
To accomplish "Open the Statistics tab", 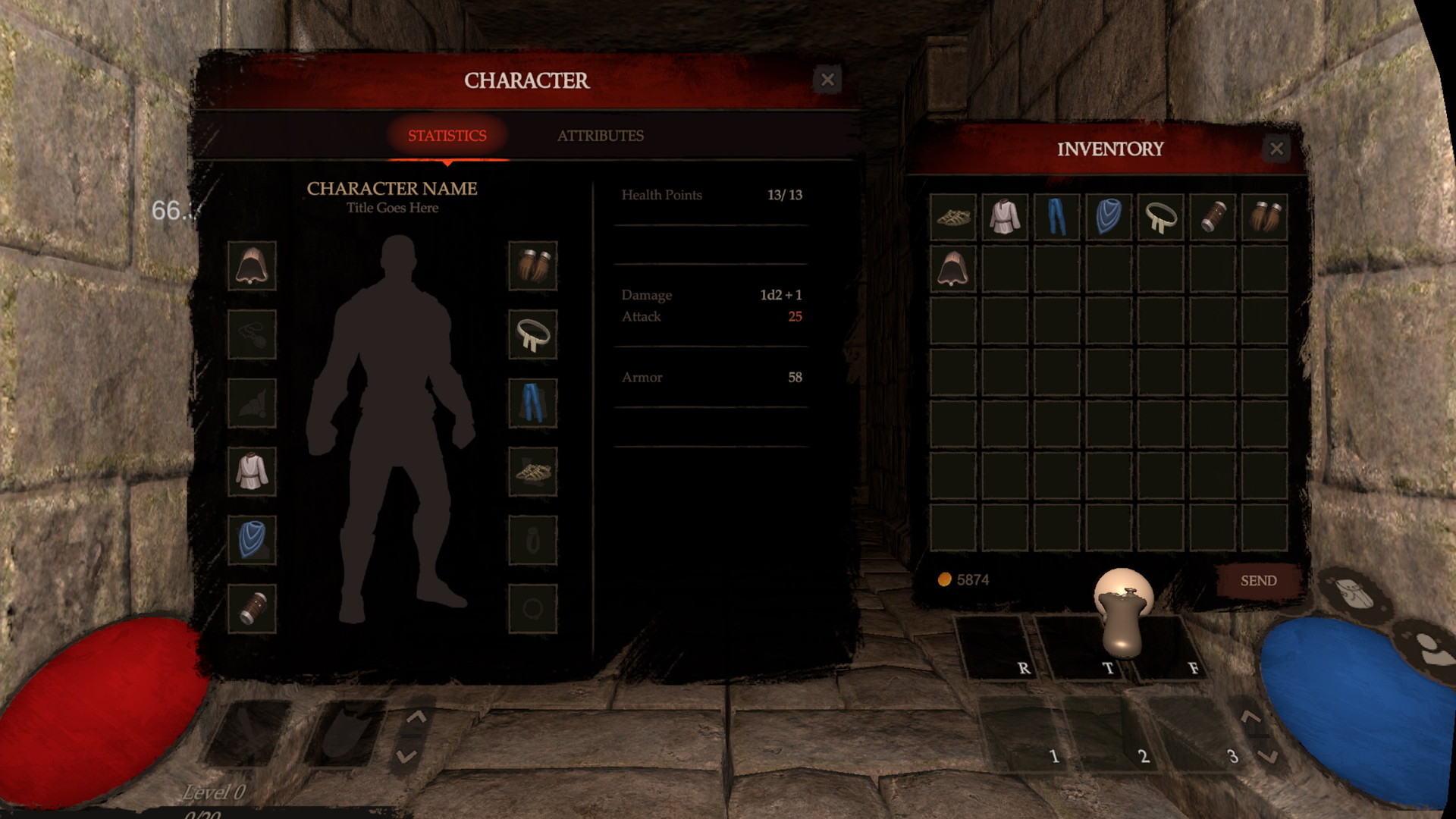I will click(447, 136).
